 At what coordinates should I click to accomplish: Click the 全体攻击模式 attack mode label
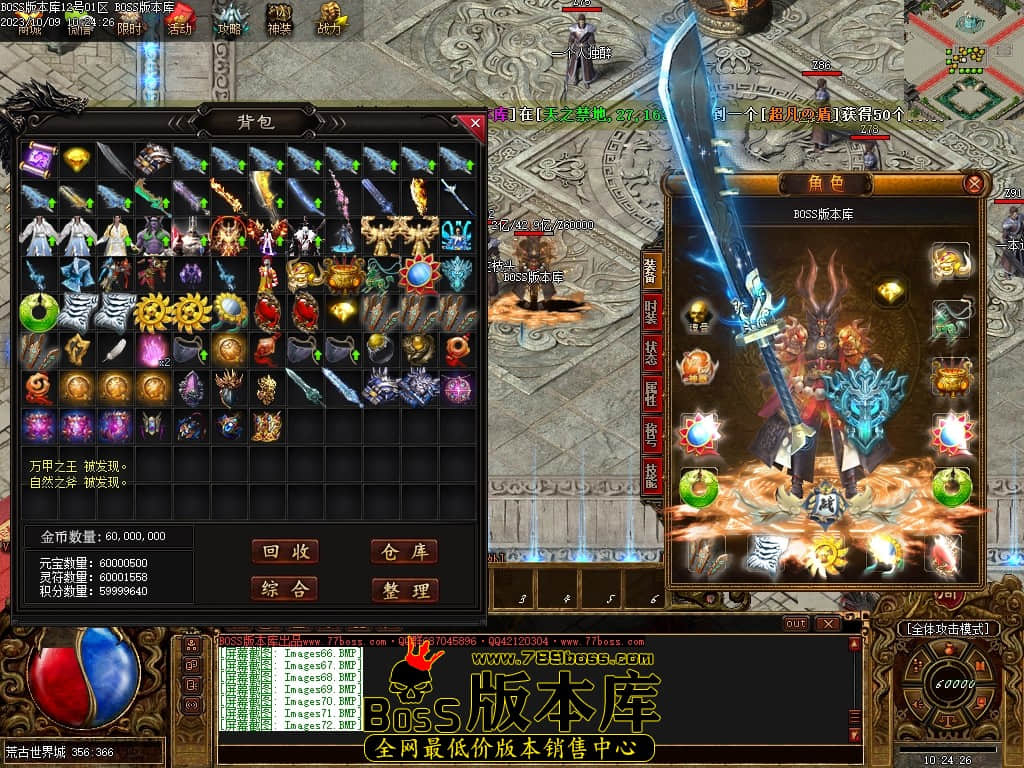click(947, 629)
